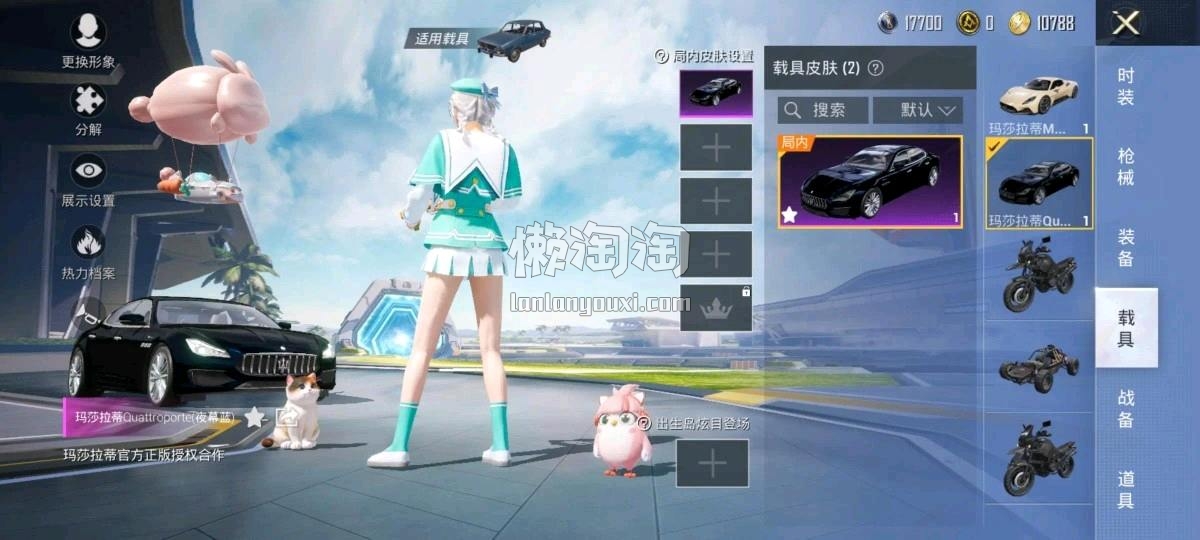The image size is (1200, 540).
Task: Open the 枪械 firearms tab
Action: (x=1126, y=167)
